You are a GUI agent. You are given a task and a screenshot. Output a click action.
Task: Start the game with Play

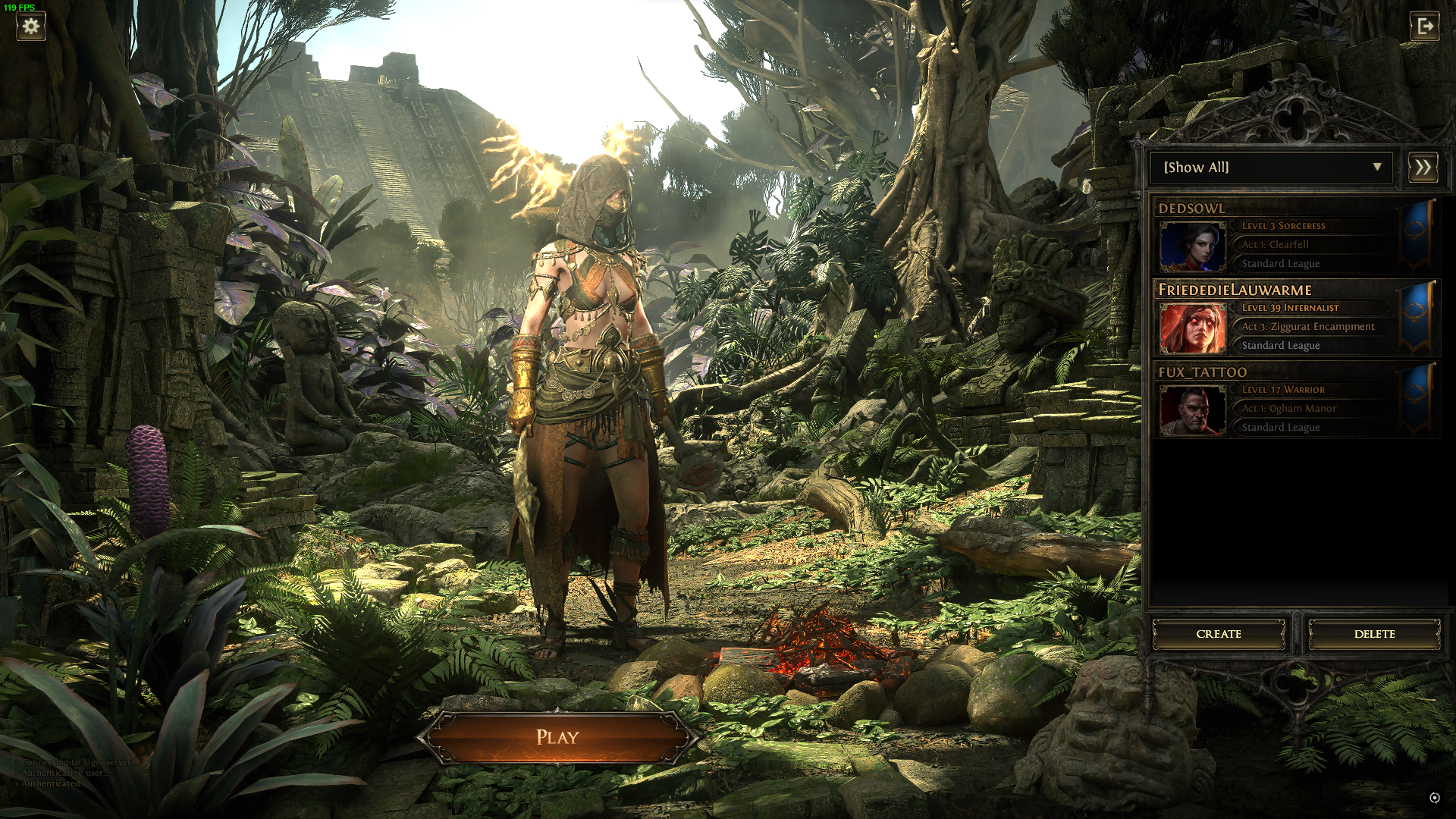point(557,737)
